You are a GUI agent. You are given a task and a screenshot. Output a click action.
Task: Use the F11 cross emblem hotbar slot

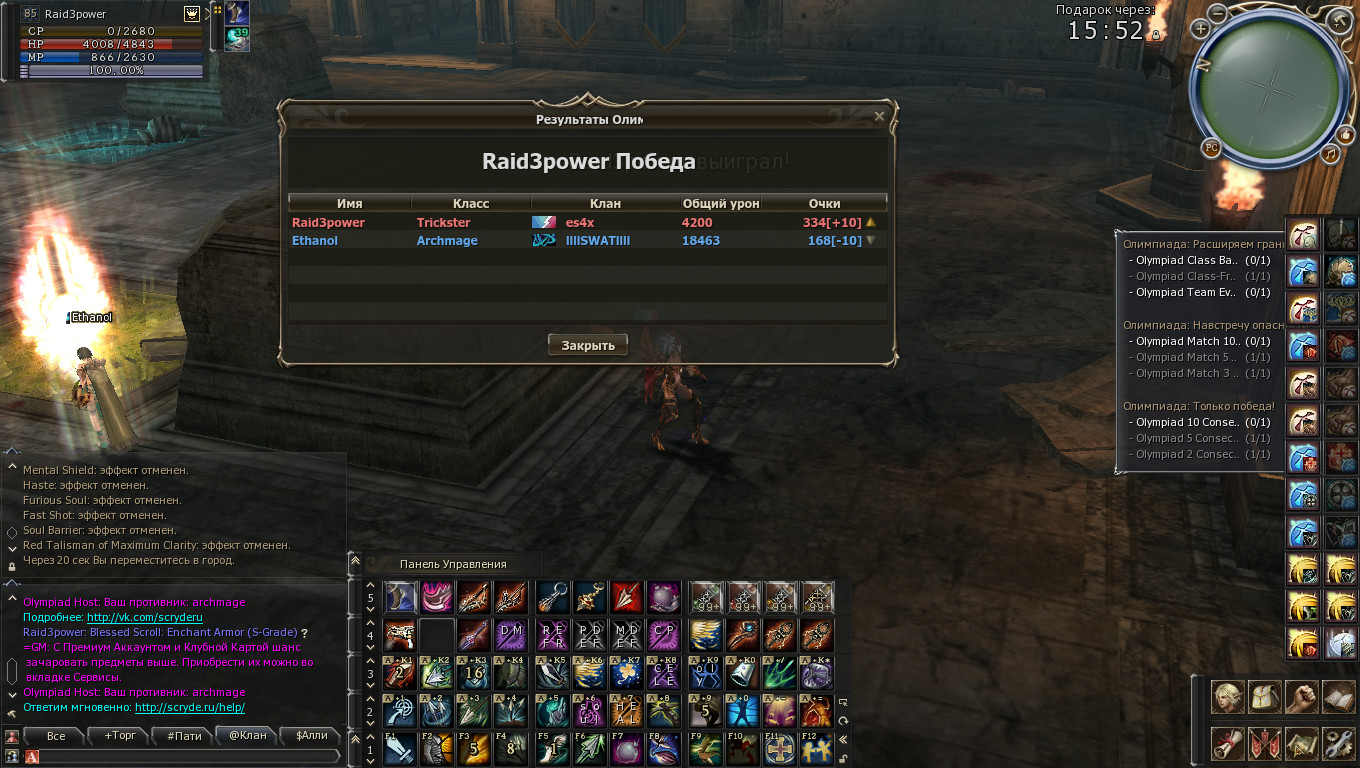click(x=779, y=749)
